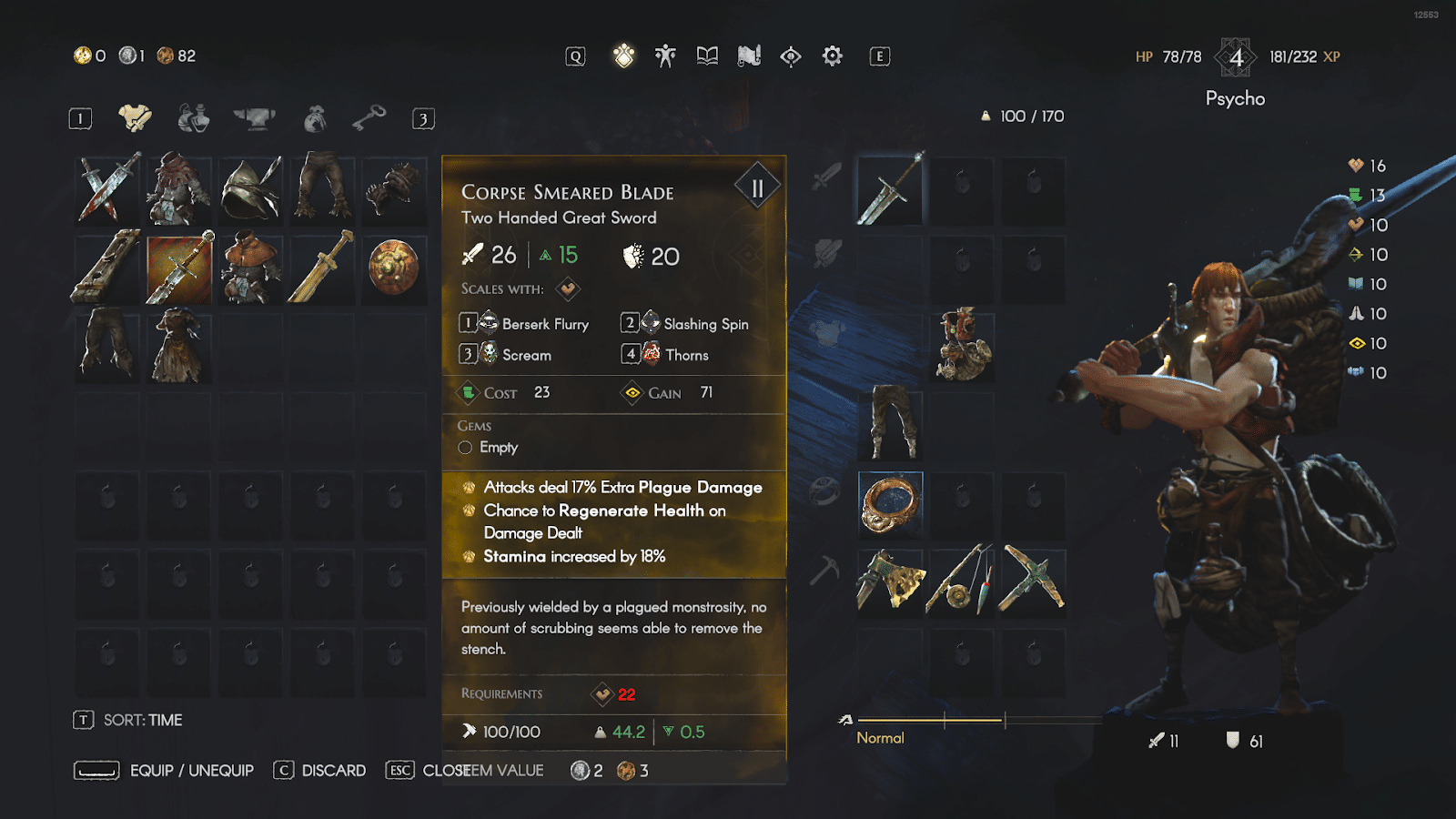Select the Slashing Spin skill icon
This screenshot has height=819, width=1456.
[650, 323]
